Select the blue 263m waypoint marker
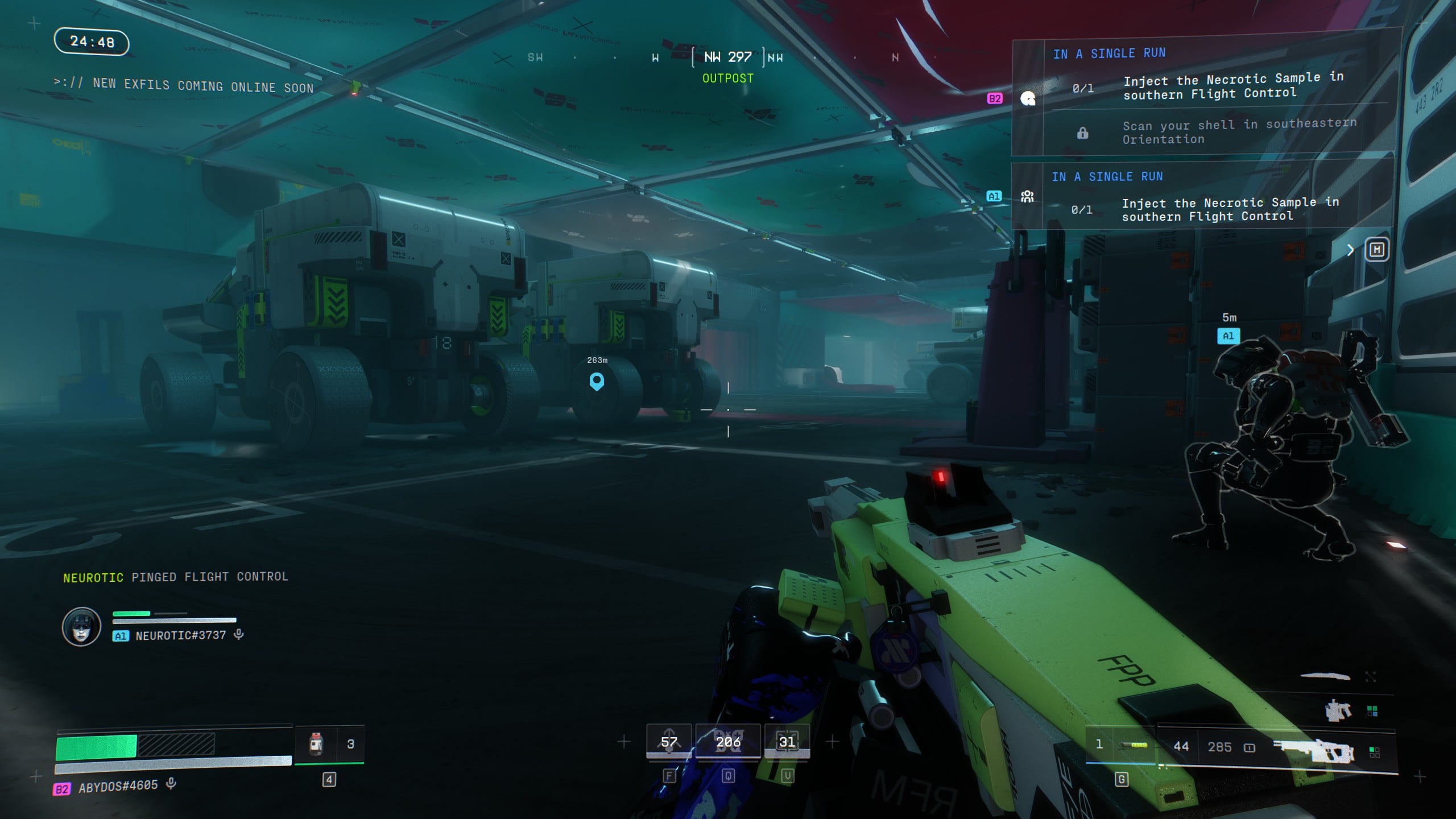 click(x=597, y=381)
